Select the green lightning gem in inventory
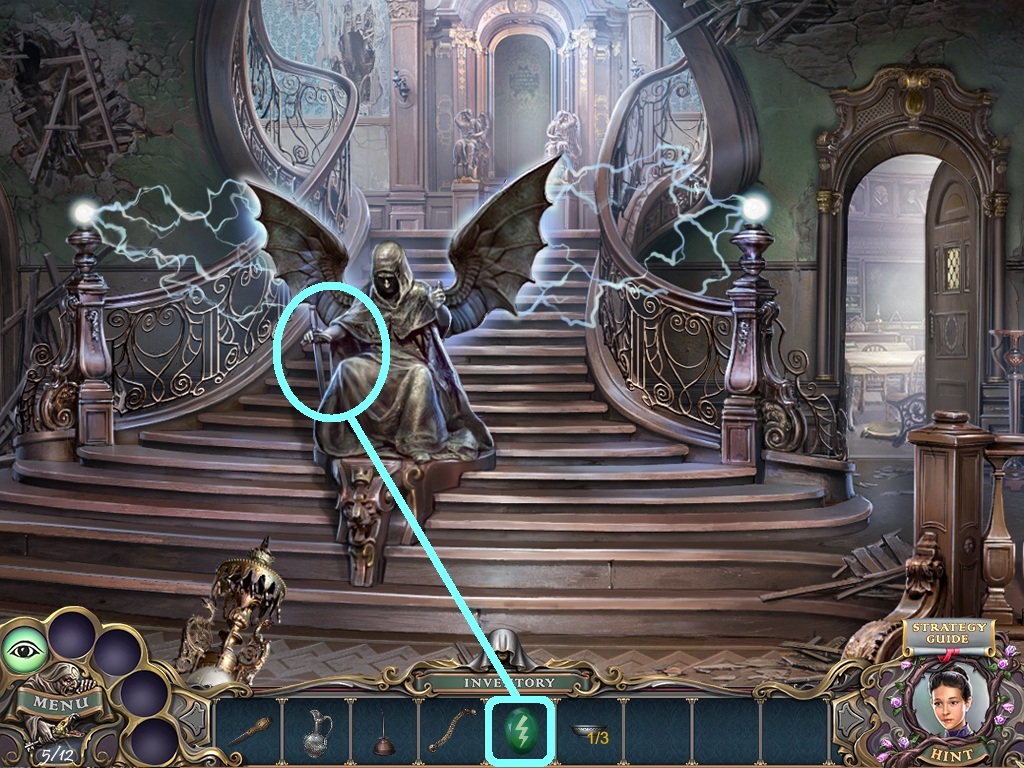This screenshot has width=1024, height=768. click(520, 732)
